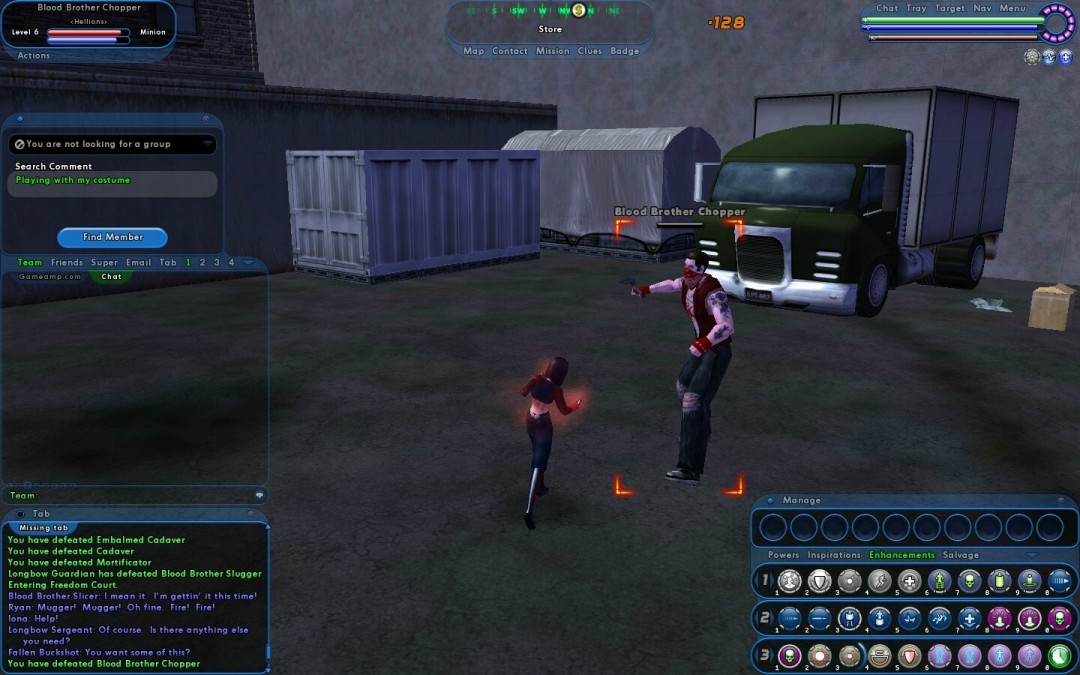The height and width of the screenshot is (675, 1080).
Task: Click Manage in the enhancements panel
Action: pyautogui.click(x=801, y=500)
